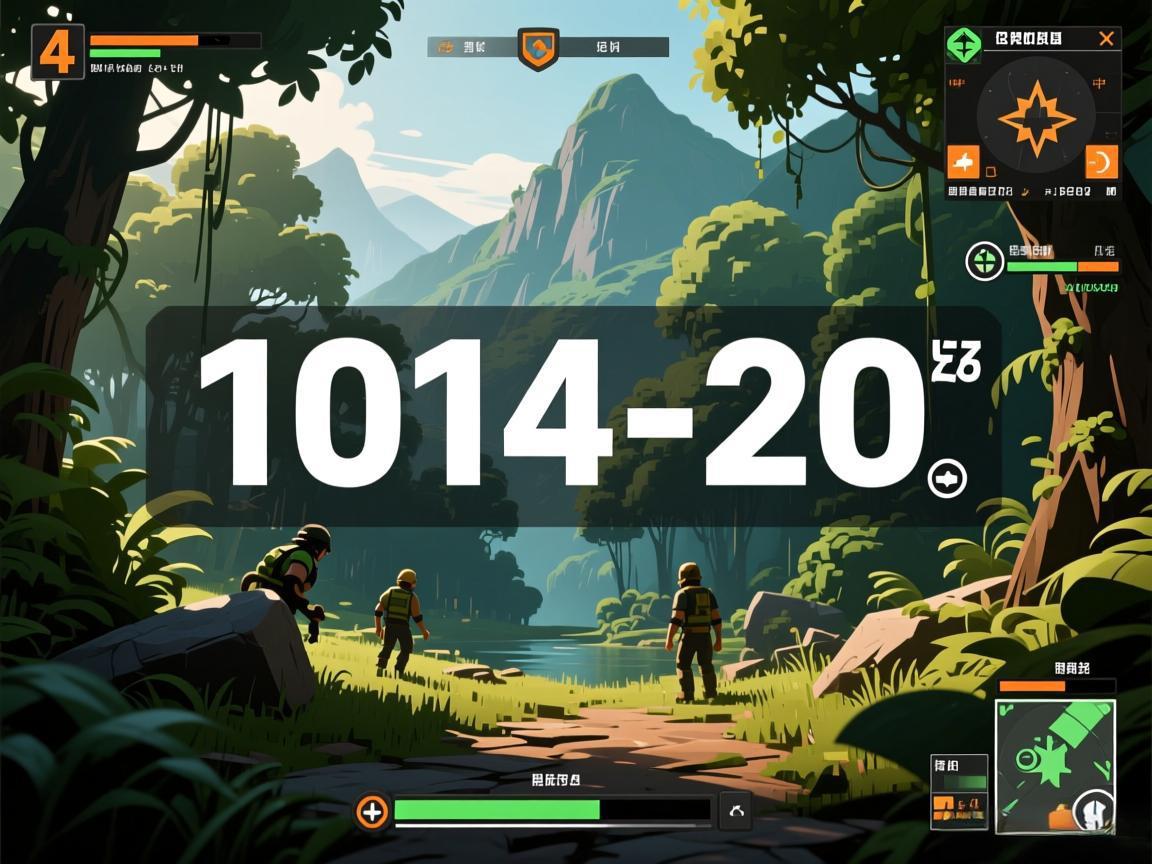Select the orange compass star

pyautogui.click(x=1035, y=119)
